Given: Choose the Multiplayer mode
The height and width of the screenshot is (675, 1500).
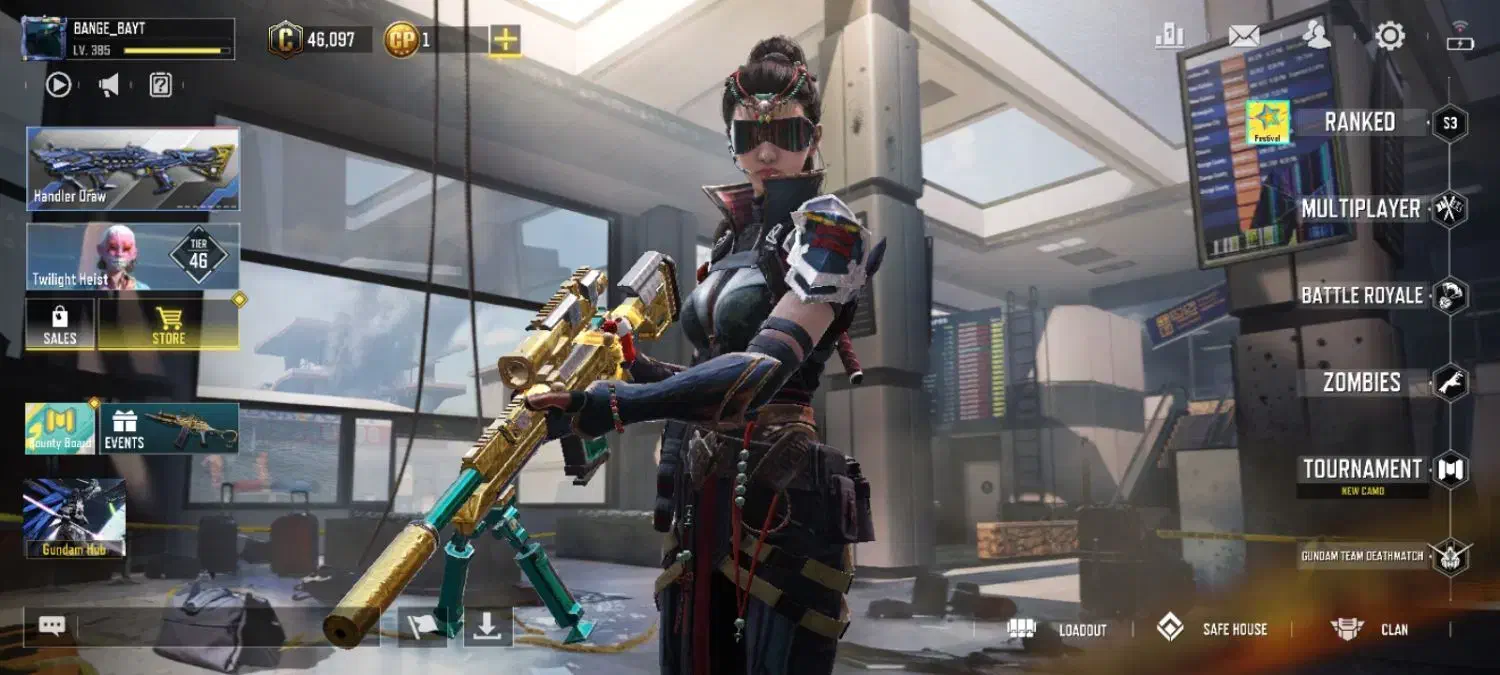Looking at the screenshot, I should point(1361,209).
